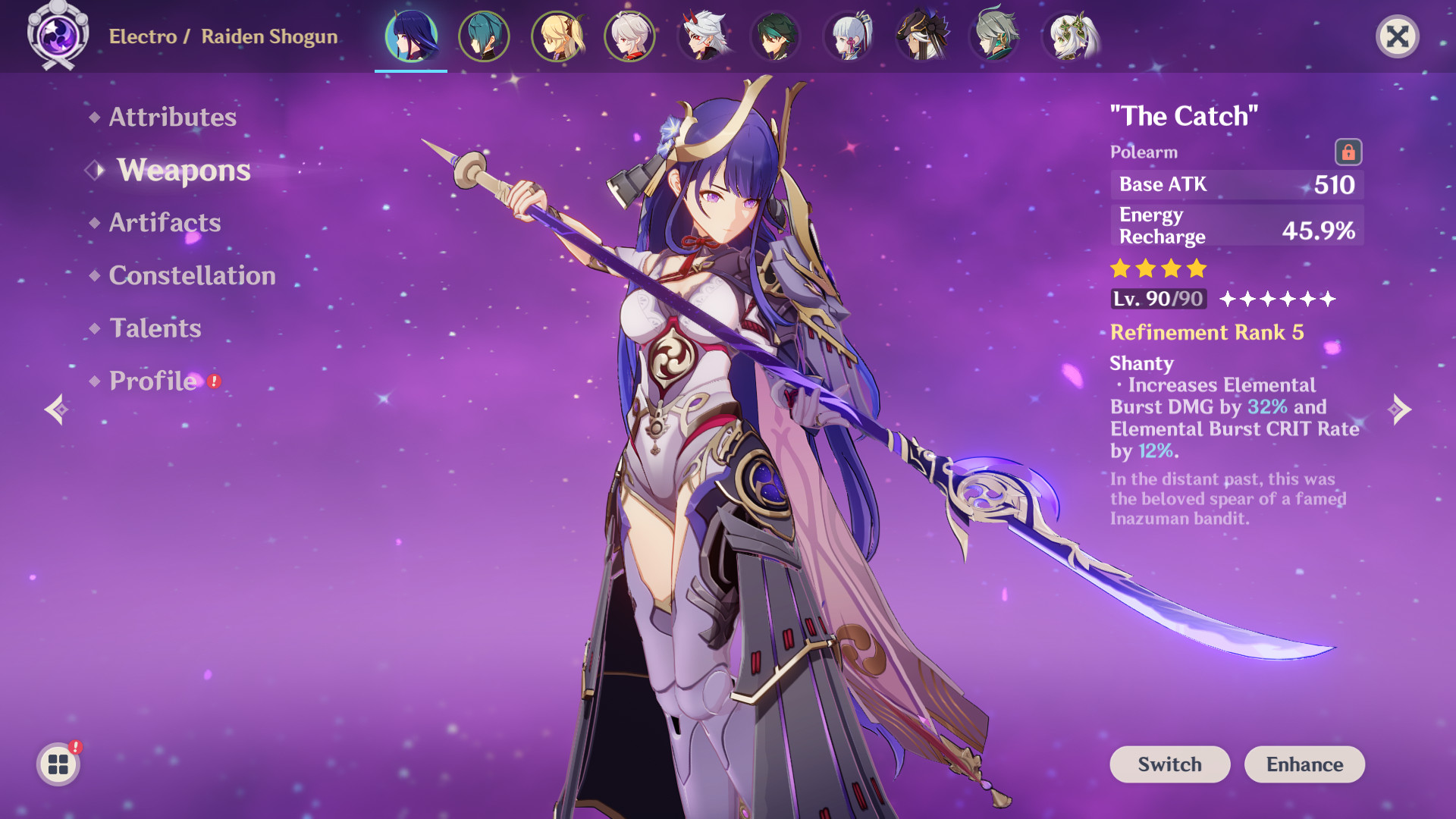The image size is (1456, 819).
Task: Click Kazuha's character portrait
Action: [x=630, y=36]
